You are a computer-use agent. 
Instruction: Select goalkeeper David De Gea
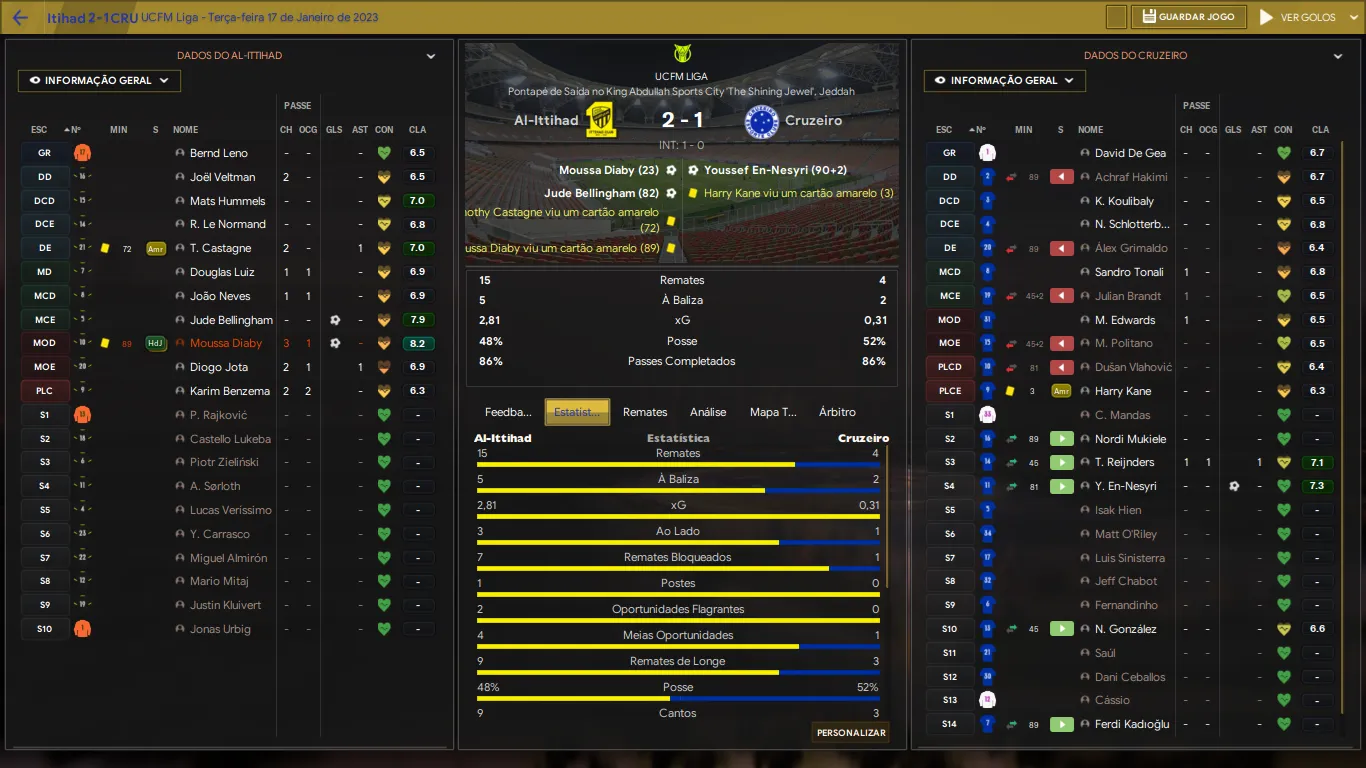tap(1130, 153)
